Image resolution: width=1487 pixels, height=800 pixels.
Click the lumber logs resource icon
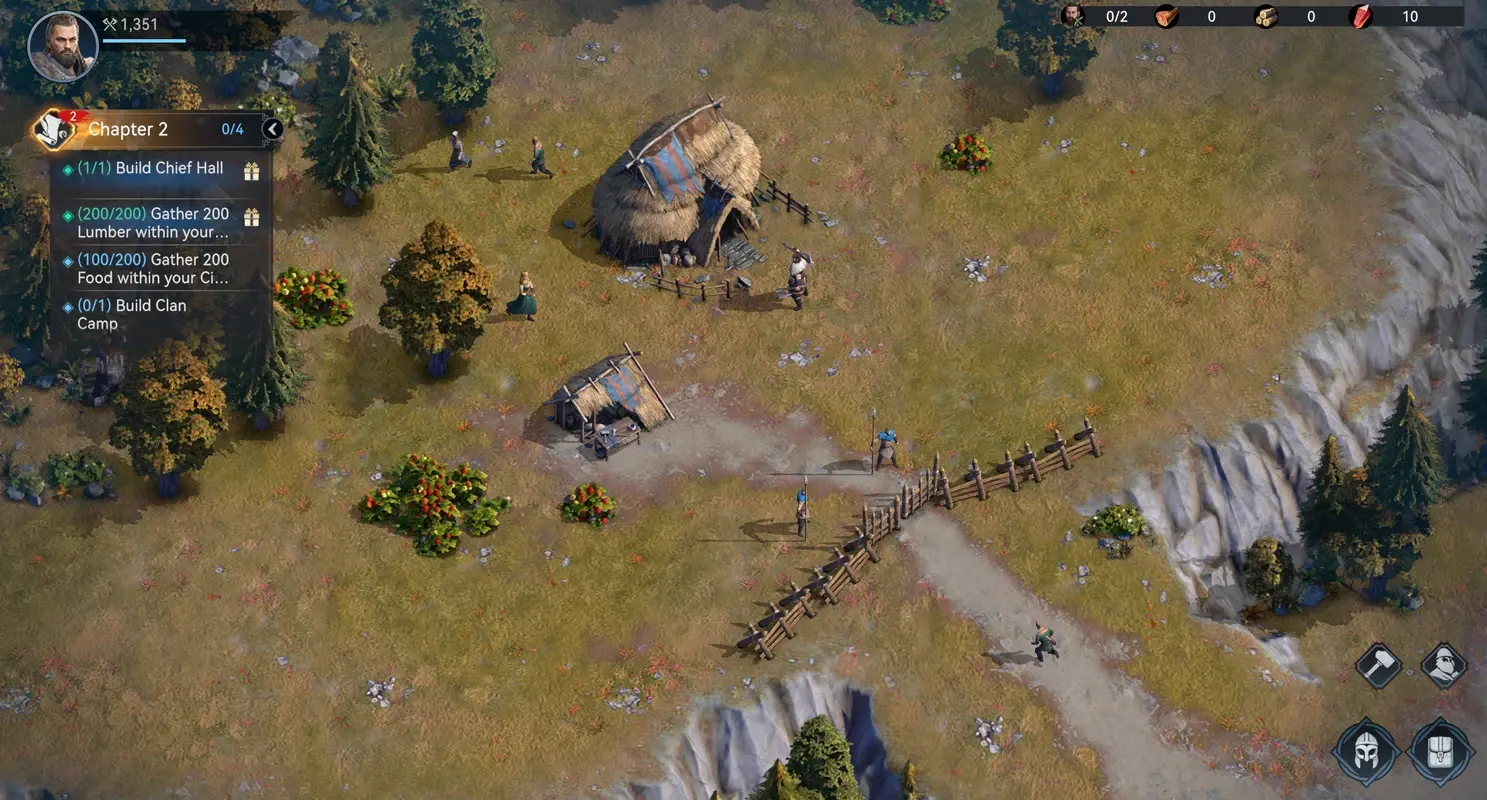(1265, 16)
